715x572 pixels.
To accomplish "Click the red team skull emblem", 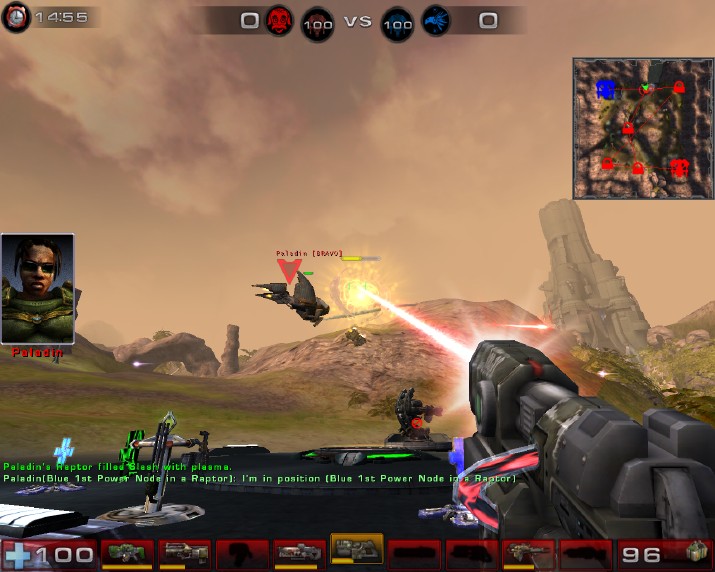I will pyautogui.click(x=279, y=20).
